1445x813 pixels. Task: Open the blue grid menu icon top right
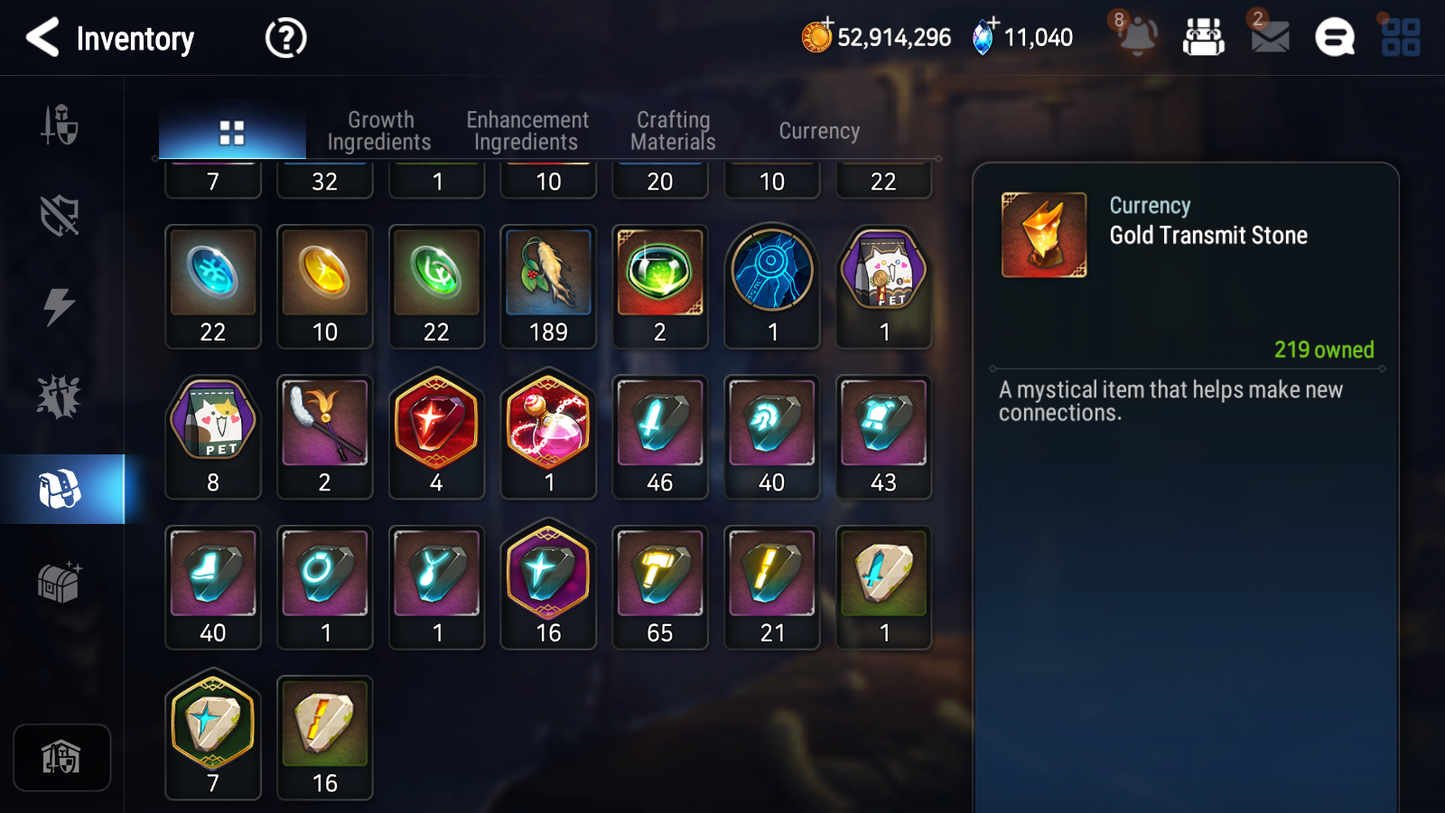(1399, 36)
